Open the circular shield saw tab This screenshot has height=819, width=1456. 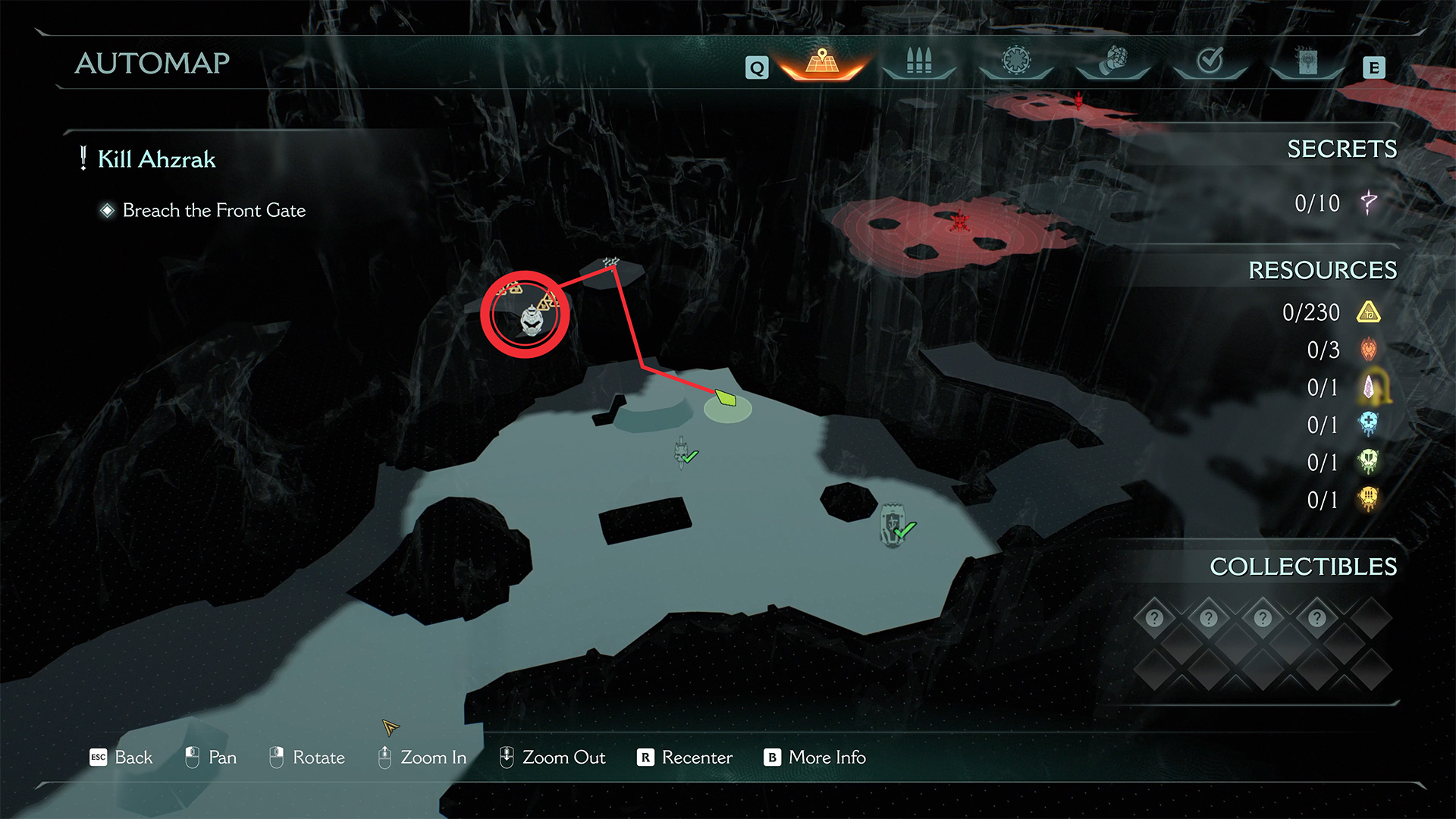point(1016,61)
